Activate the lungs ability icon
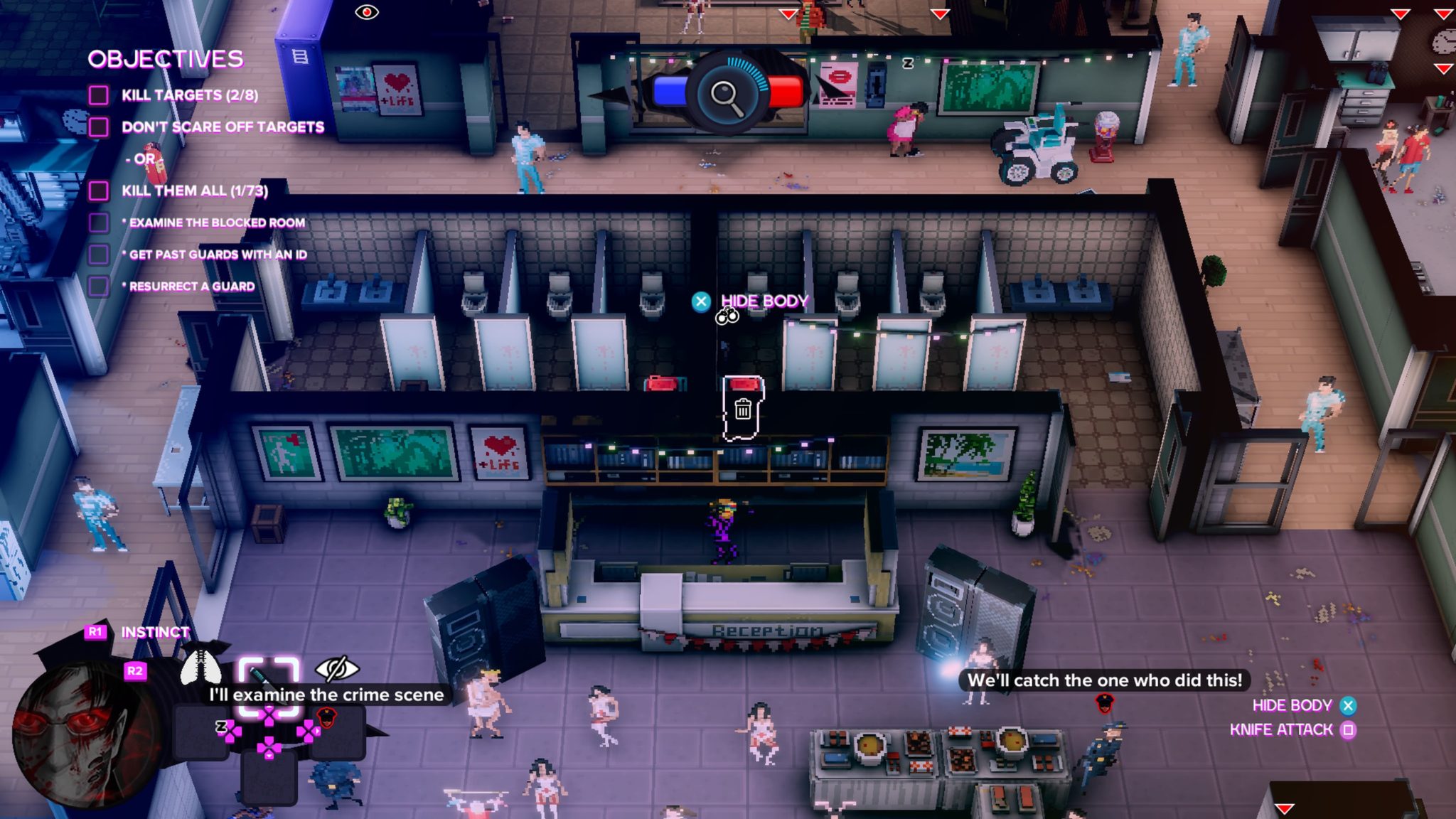1456x819 pixels. click(200, 667)
